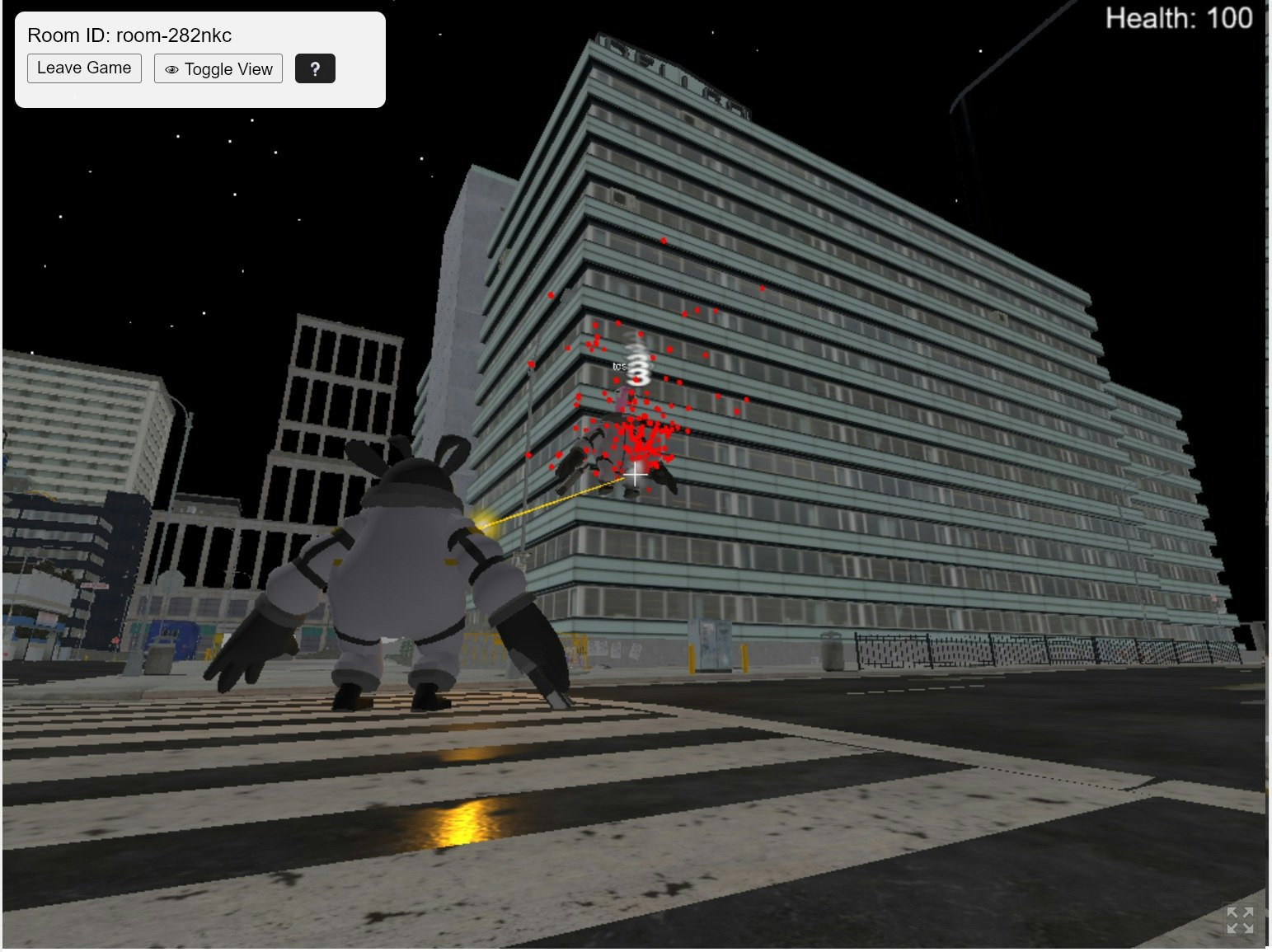Open the help panel via the ? icon
The image size is (1272, 952).
(x=316, y=68)
